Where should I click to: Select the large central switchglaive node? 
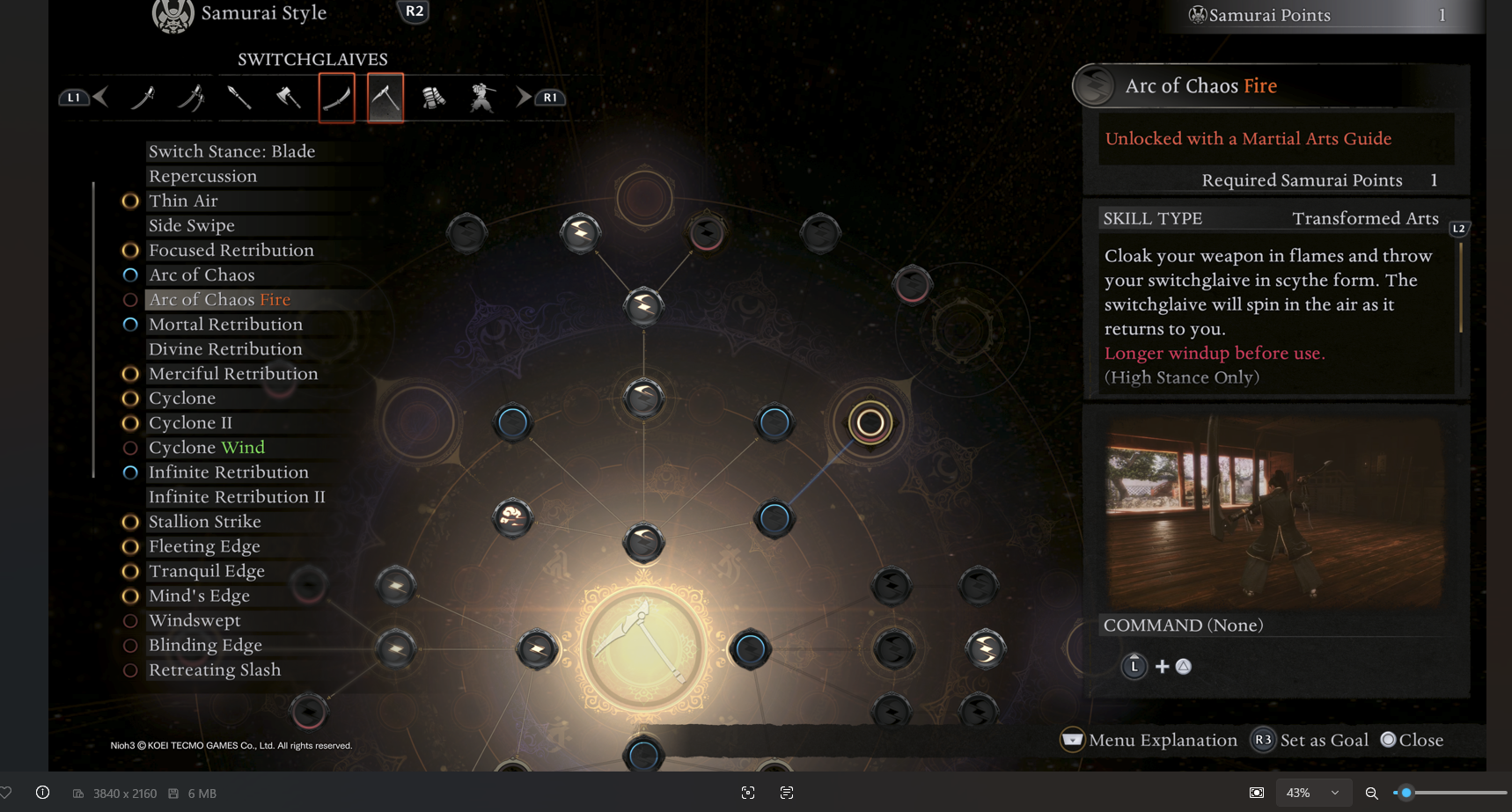[x=644, y=648]
